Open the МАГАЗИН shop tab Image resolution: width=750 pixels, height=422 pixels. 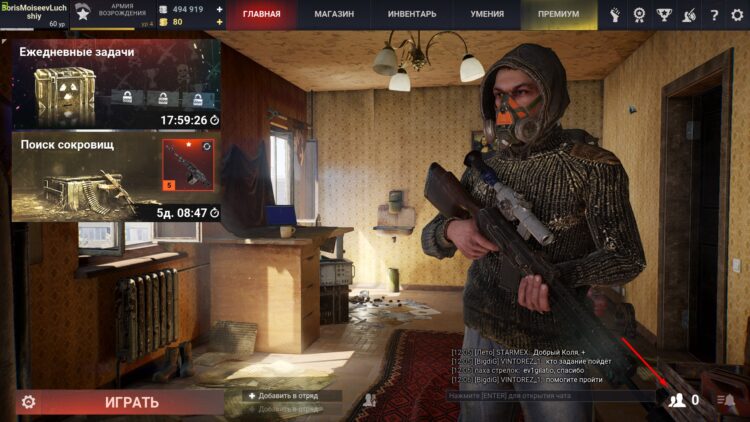(x=335, y=15)
